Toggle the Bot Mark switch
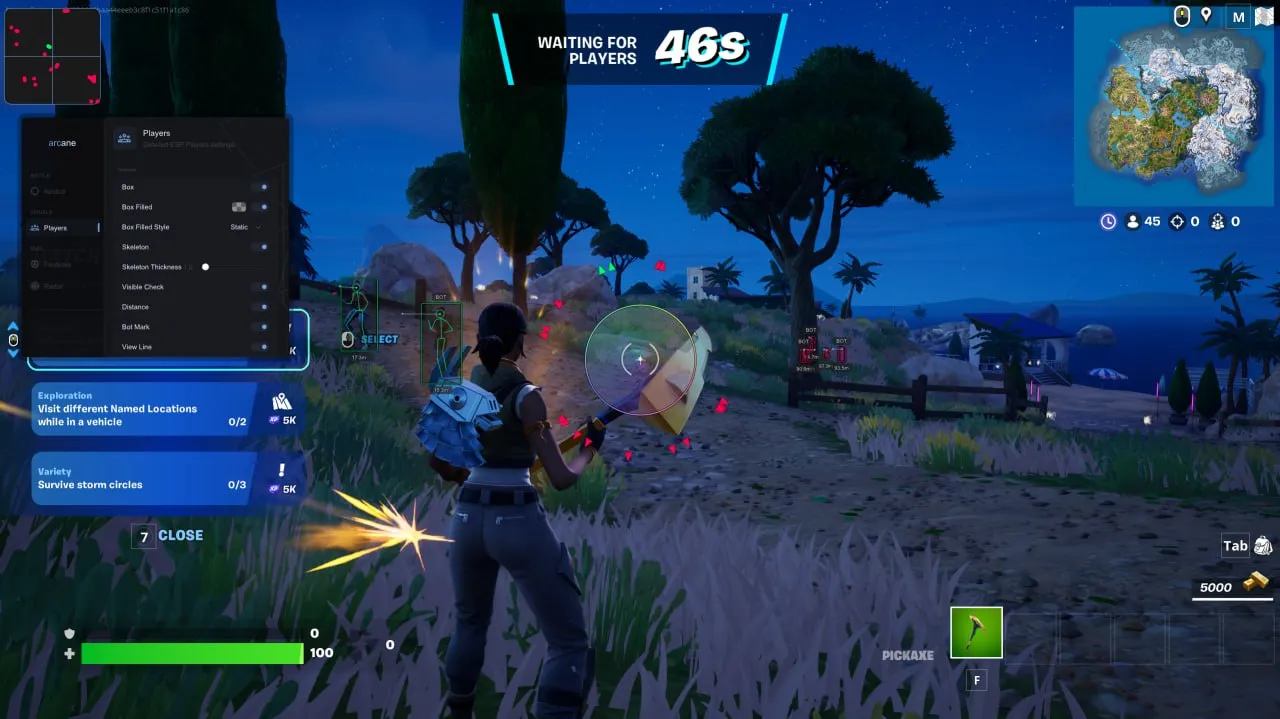 point(262,327)
